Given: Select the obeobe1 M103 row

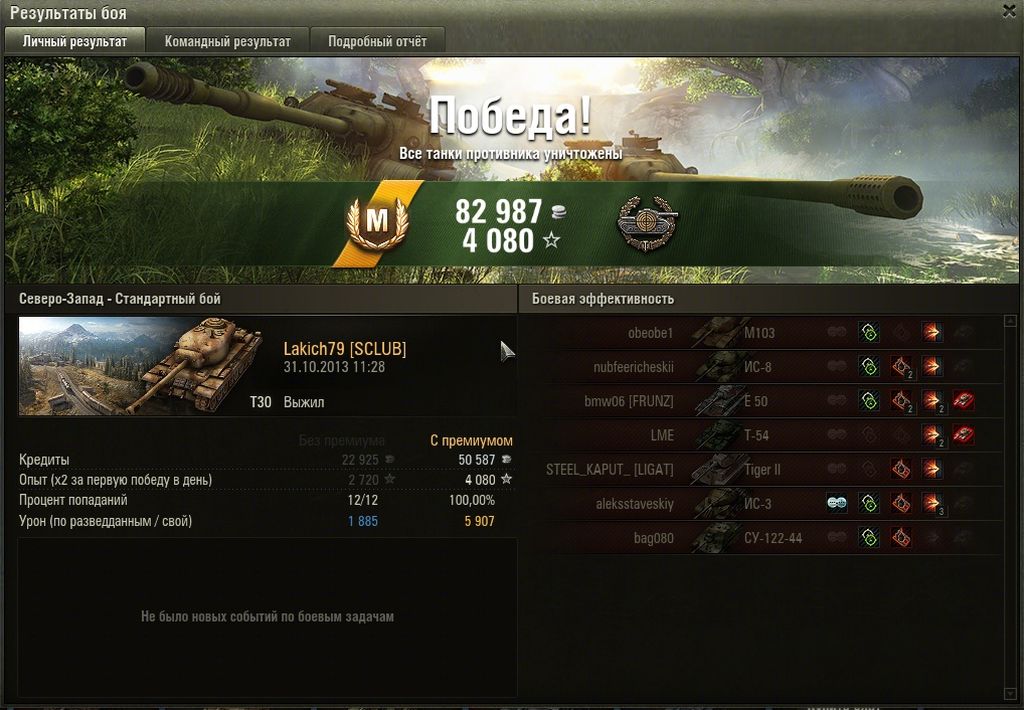Looking at the screenshot, I should pos(760,333).
